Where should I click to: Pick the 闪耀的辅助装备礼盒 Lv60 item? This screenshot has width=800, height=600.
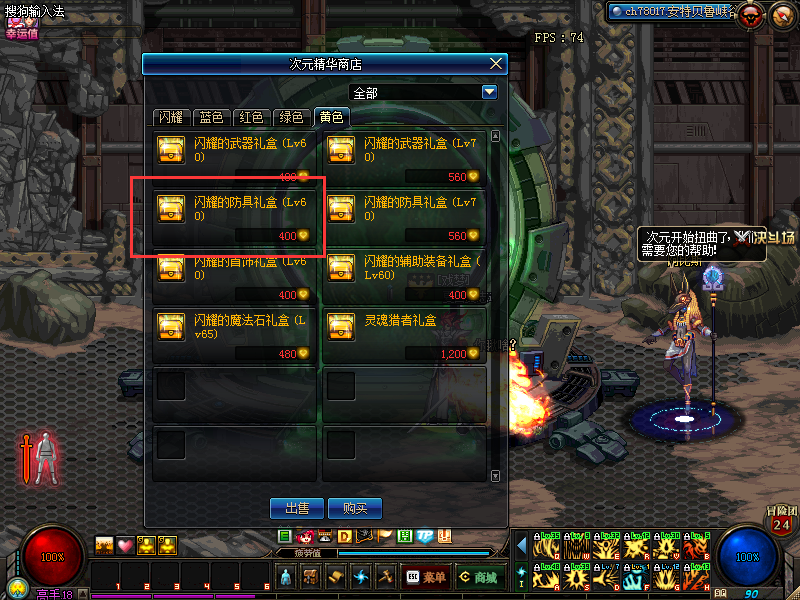click(405, 277)
